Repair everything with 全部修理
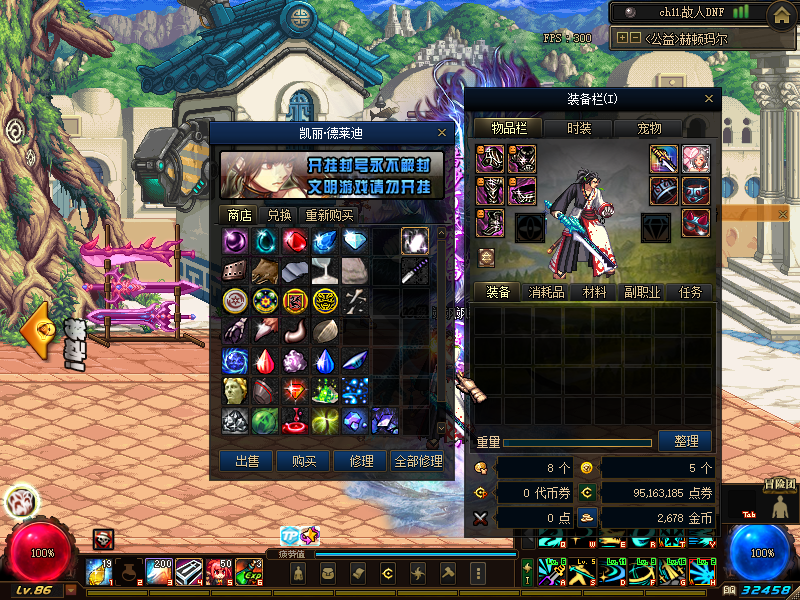This screenshot has width=800, height=600. (417, 461)
